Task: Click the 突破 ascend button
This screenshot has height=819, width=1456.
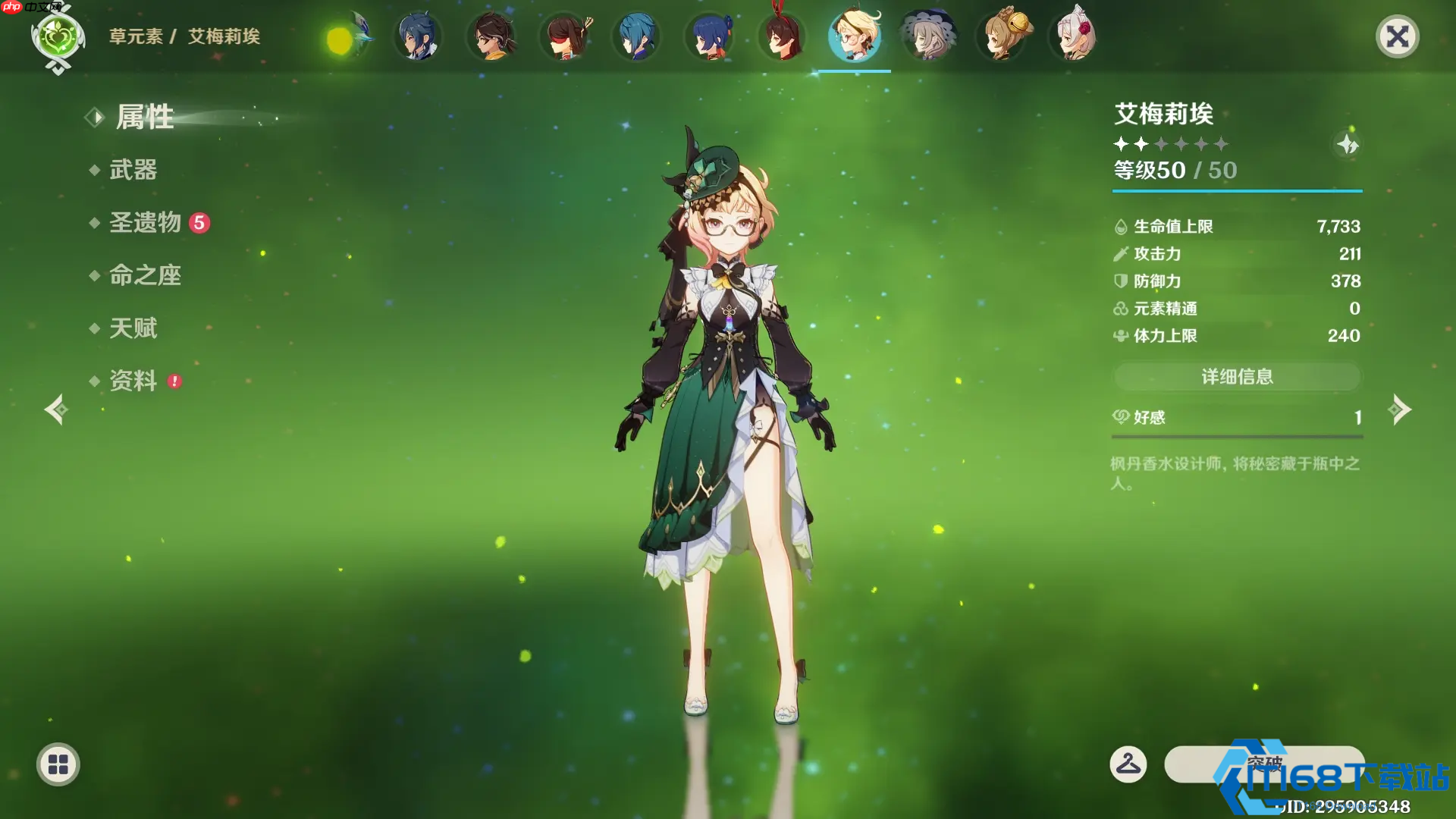Action: pyautogui.click(x=1264, y=764)
